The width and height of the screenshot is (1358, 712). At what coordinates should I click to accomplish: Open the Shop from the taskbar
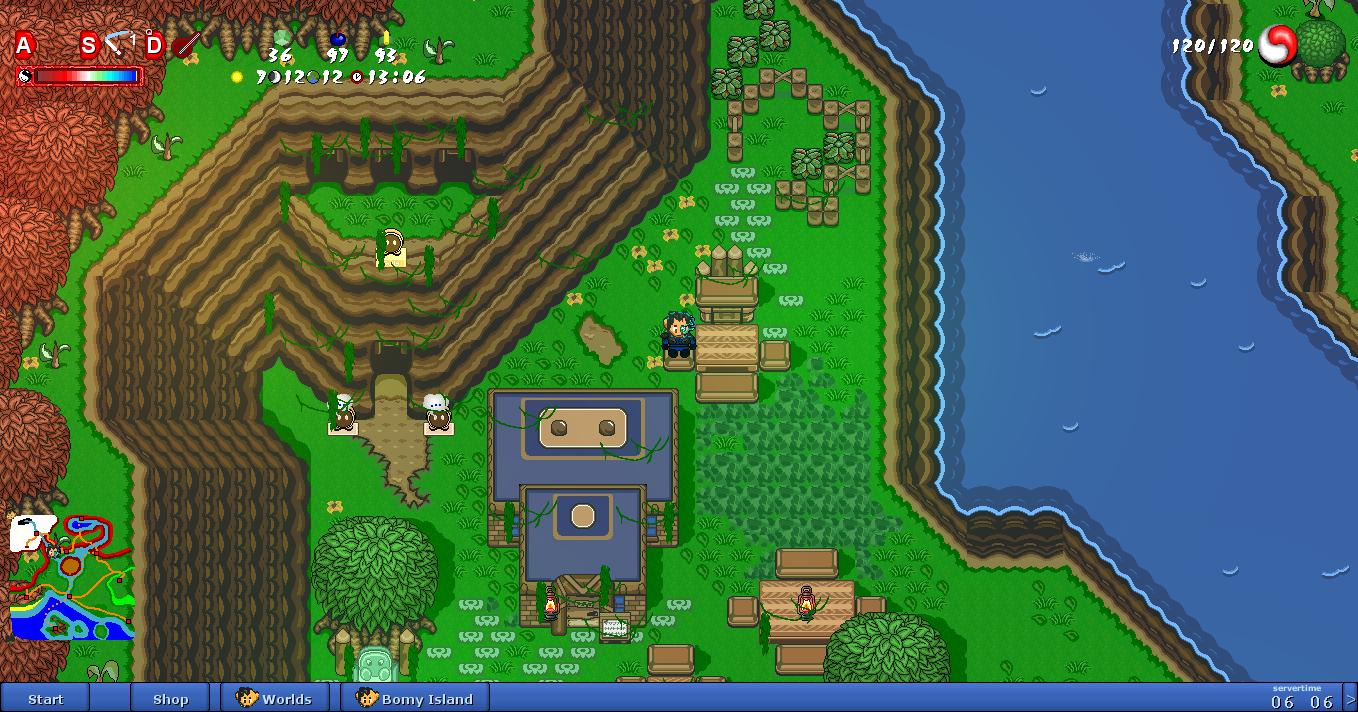click(170, 699)
